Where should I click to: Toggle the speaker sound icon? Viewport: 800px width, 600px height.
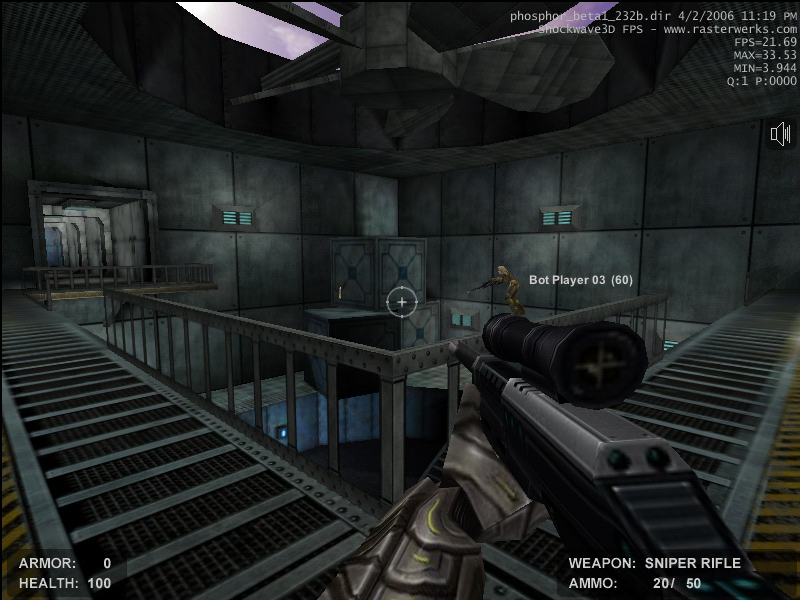(x=781, y=135)
